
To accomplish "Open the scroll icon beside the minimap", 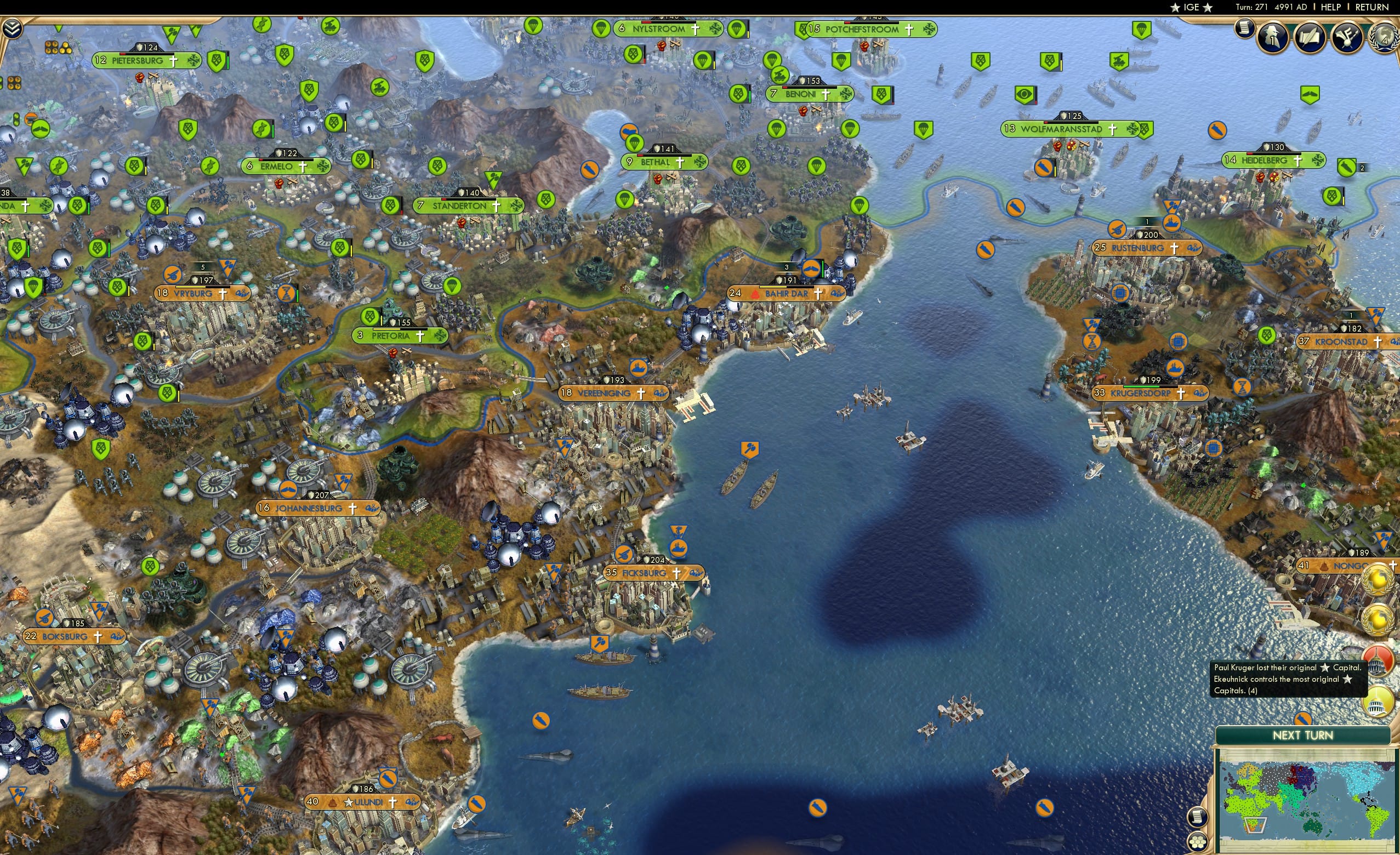I will point(1199,817).
